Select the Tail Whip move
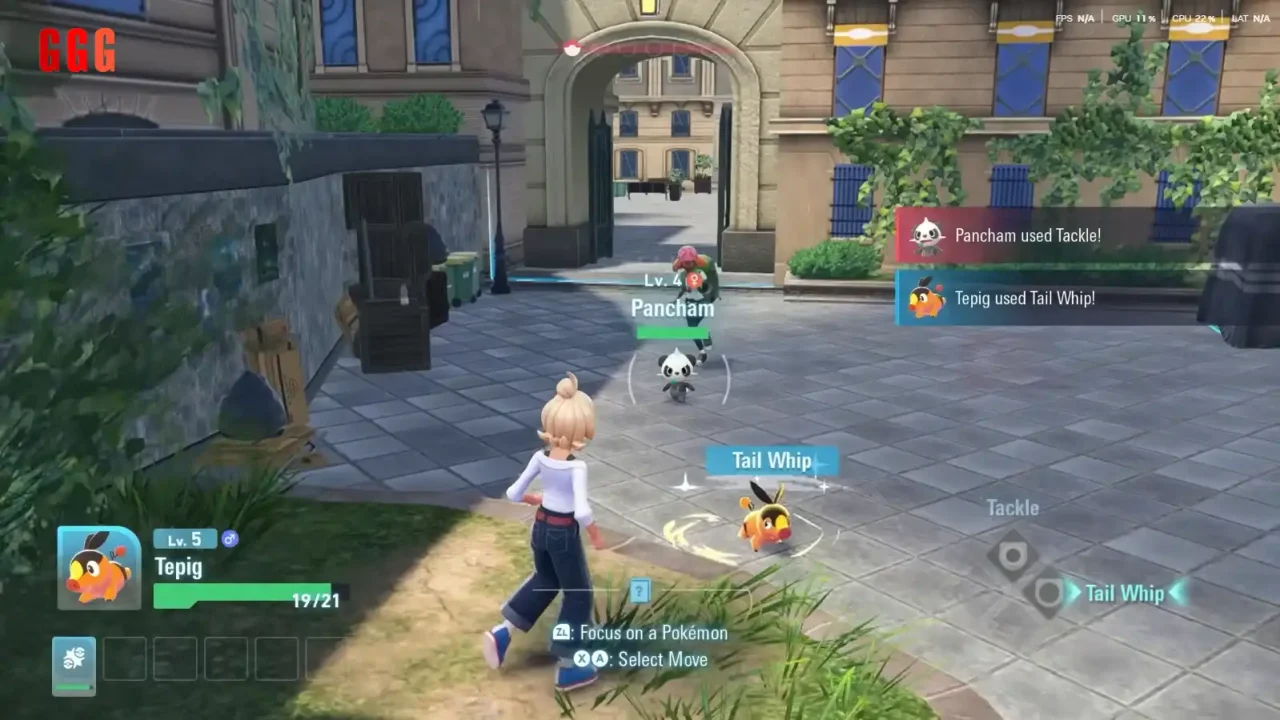Viewport: 1280px width, 720px height. coord(1124,593)
